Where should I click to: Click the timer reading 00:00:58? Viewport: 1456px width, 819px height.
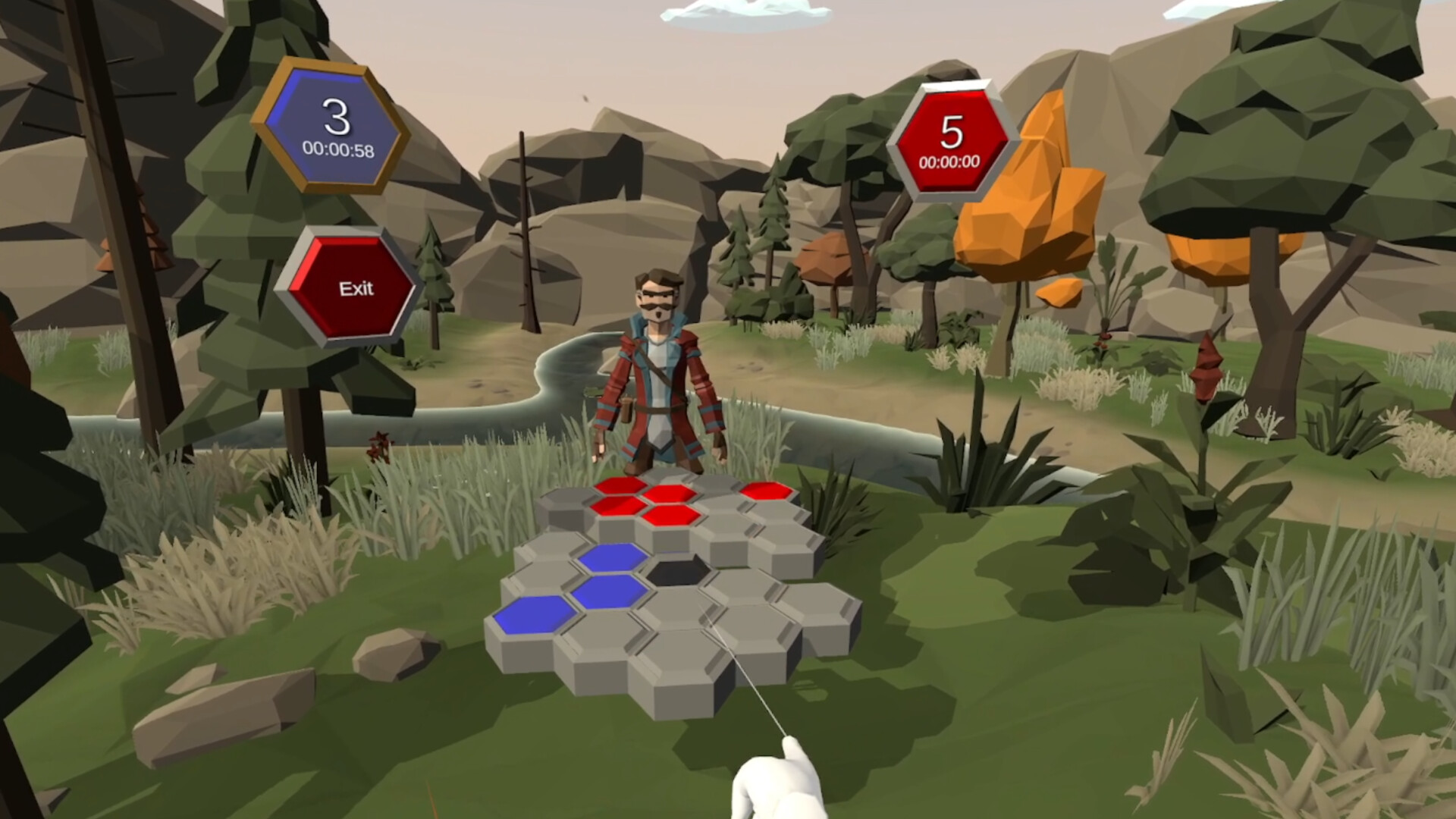tap(340, 149)
